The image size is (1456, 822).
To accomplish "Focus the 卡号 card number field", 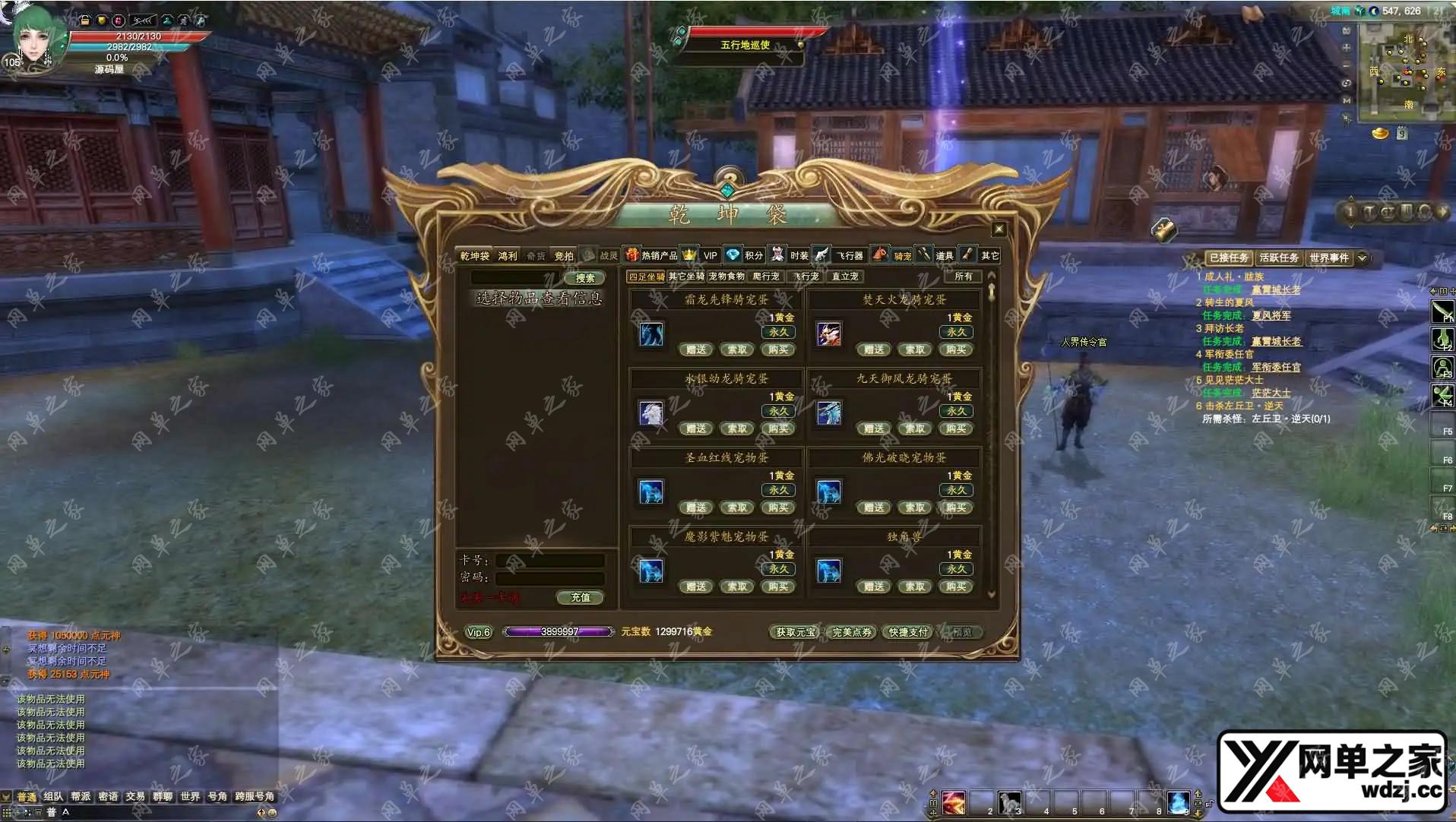I will point(550,561).
